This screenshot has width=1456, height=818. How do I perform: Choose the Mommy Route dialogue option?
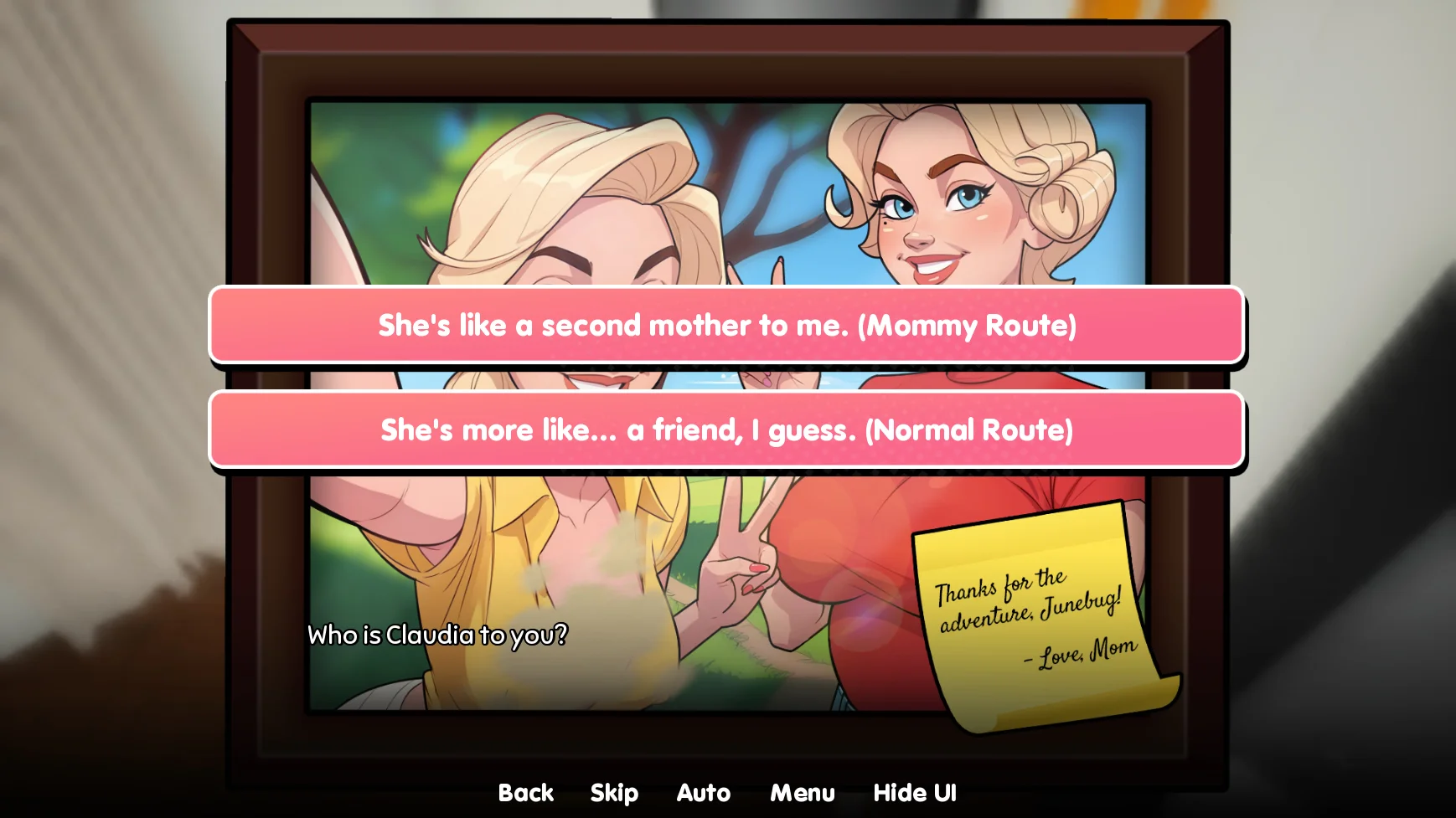pyautogui.click(x=726, y=326)
